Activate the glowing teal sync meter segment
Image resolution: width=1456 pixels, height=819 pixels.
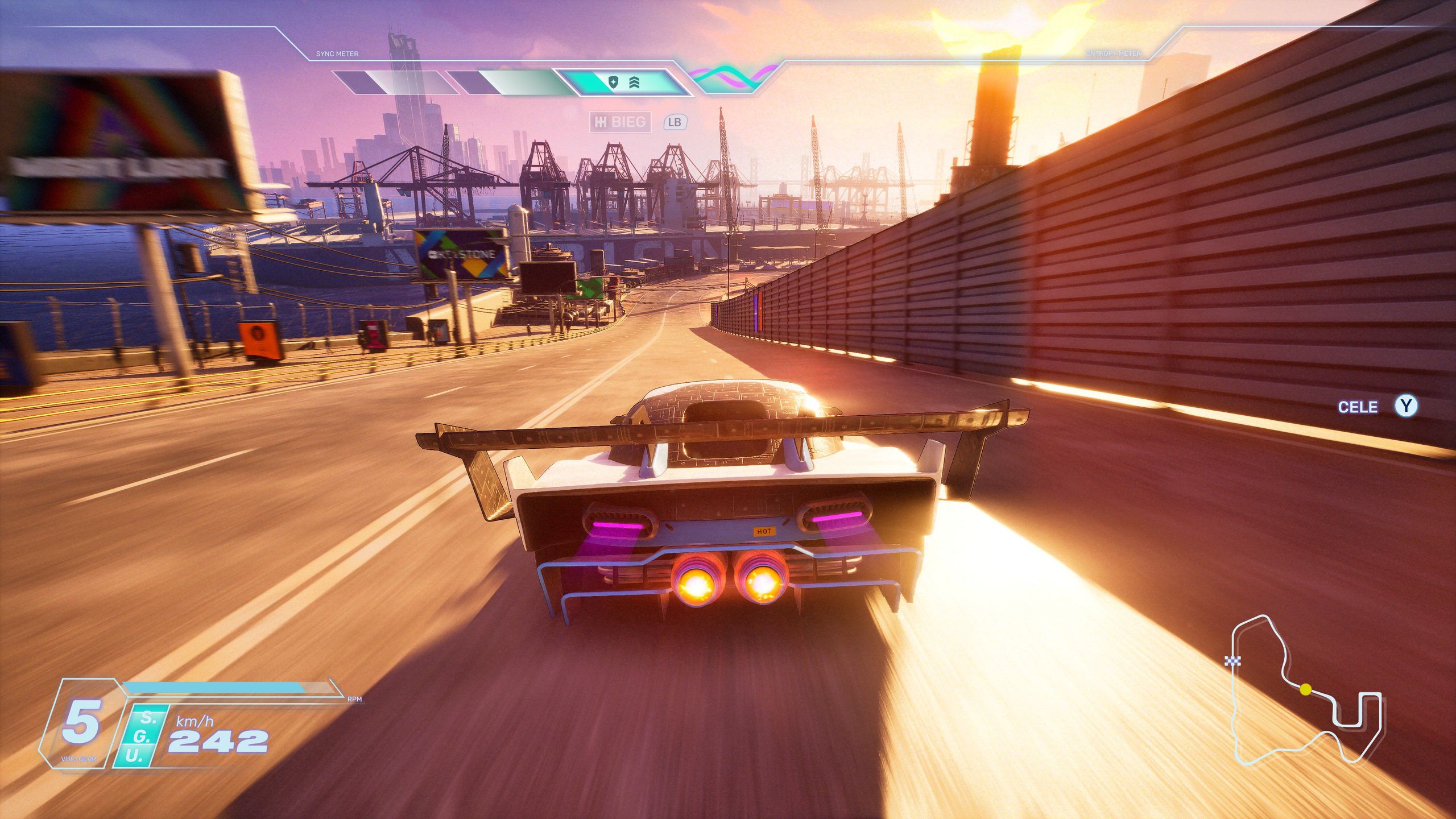point(623,83)
